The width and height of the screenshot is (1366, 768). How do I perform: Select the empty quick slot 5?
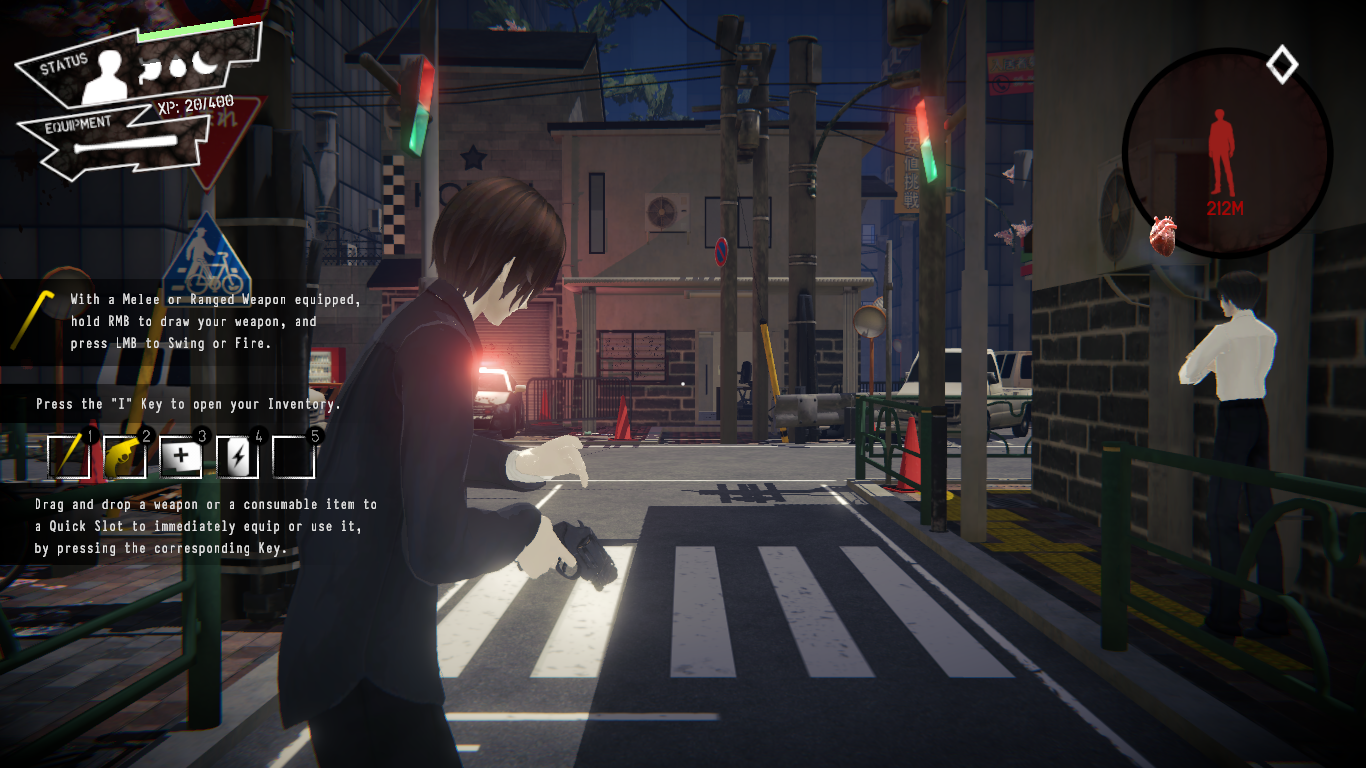294,457
